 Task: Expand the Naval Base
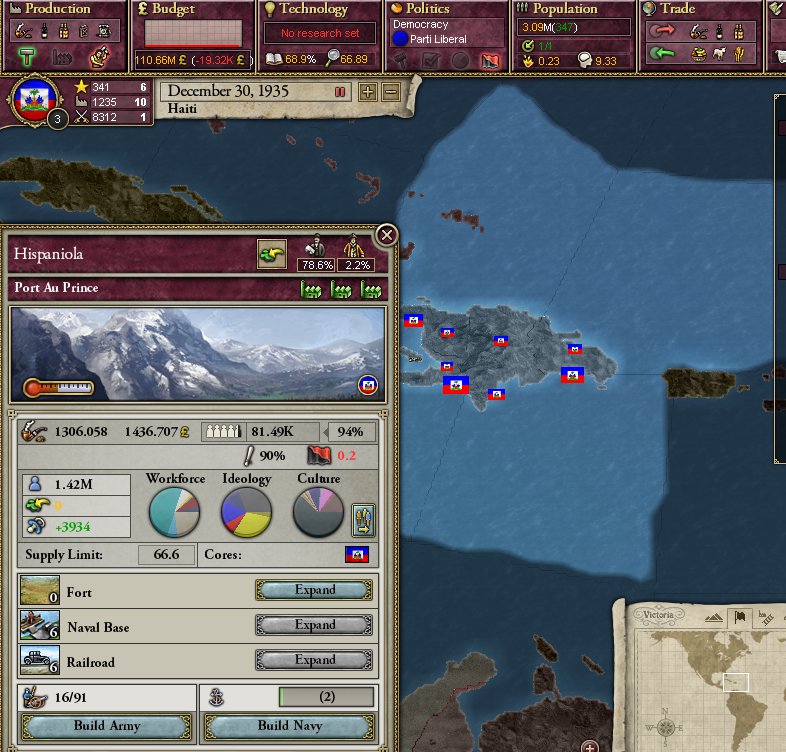[x=315, y=625]
